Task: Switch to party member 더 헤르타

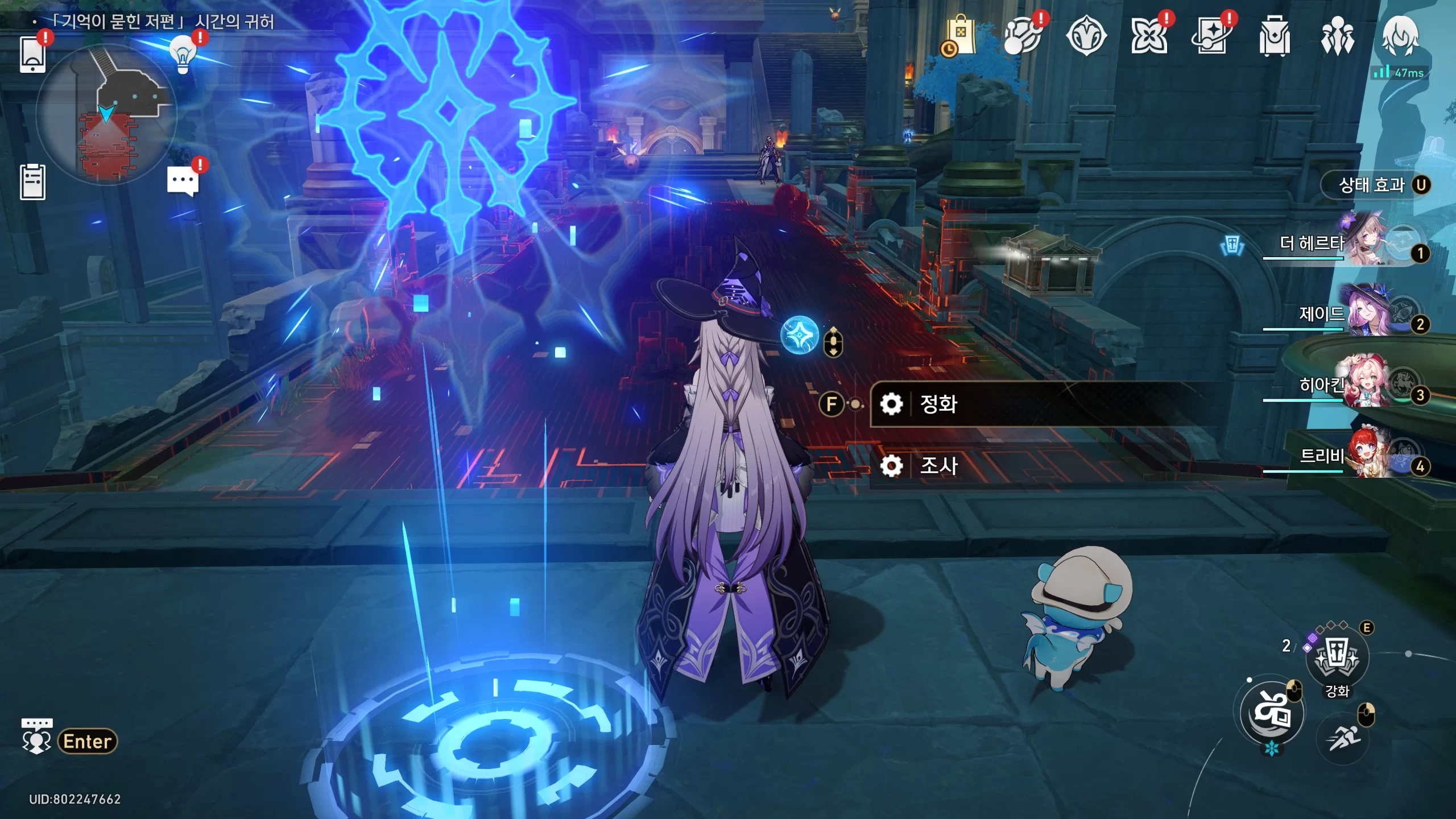Action: (x=1365, y=245)
